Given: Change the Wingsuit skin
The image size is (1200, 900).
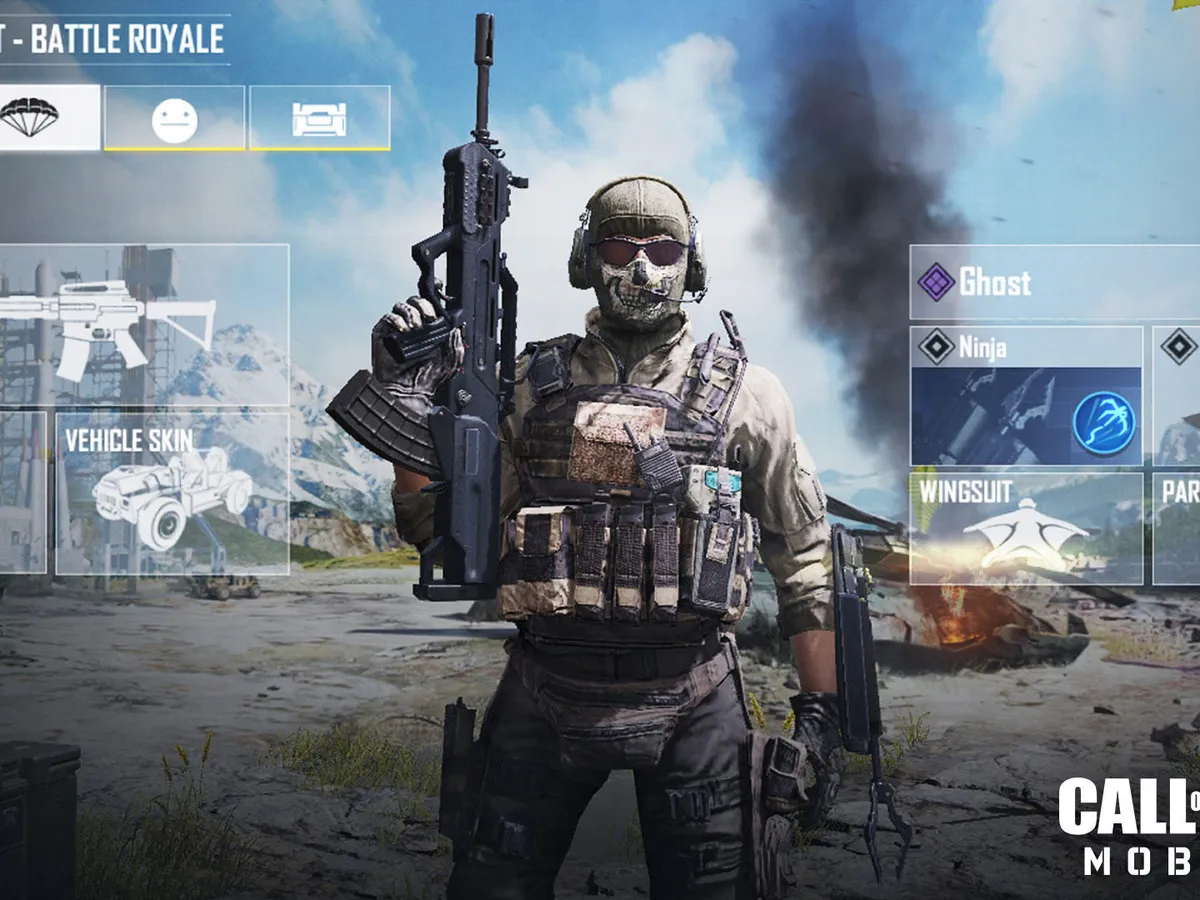Looking at the screenshot, I should [x=1026, y=528].
